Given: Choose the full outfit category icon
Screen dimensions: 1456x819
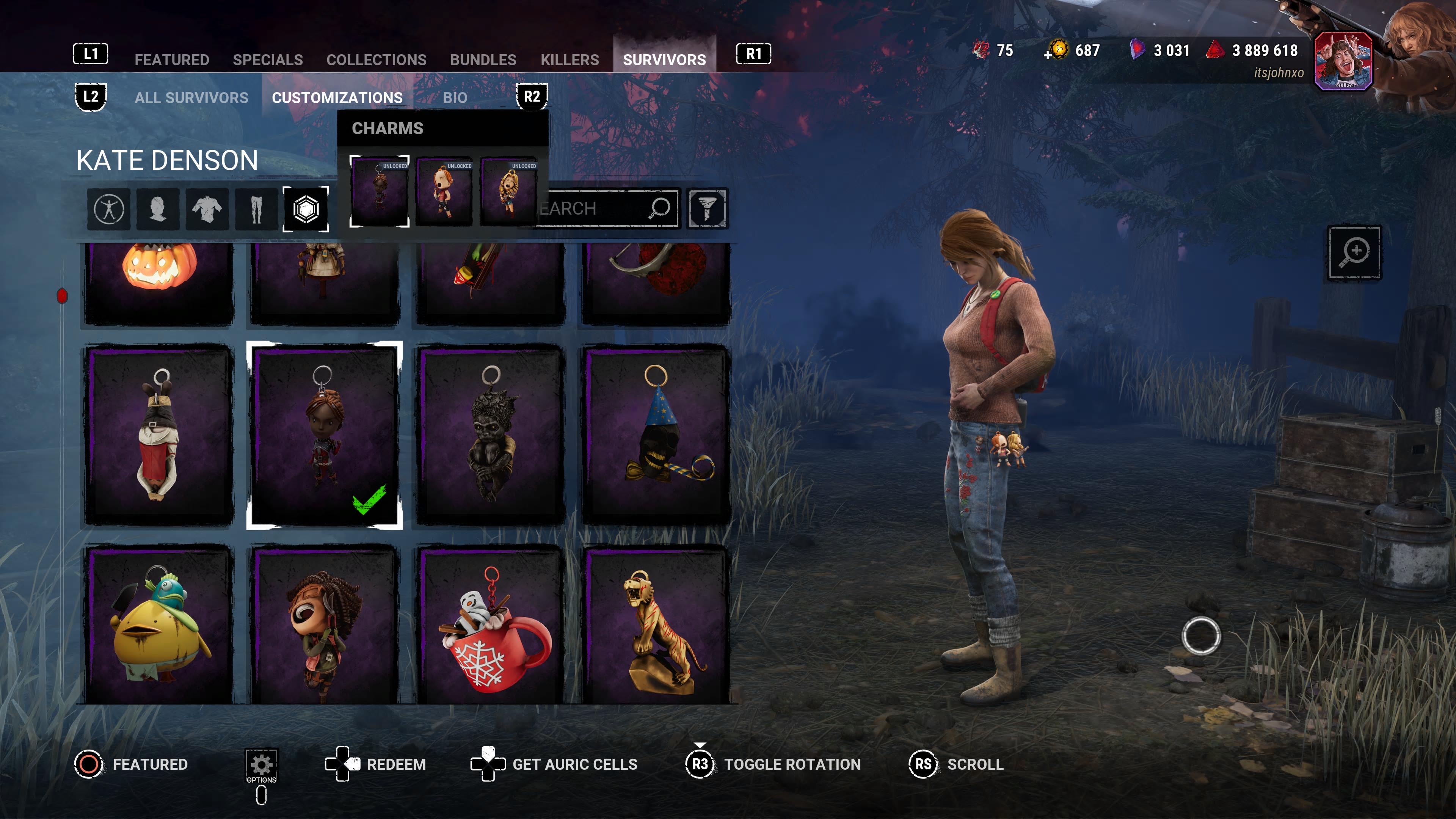Looking at the screenshot, I should tap(108, 209).
